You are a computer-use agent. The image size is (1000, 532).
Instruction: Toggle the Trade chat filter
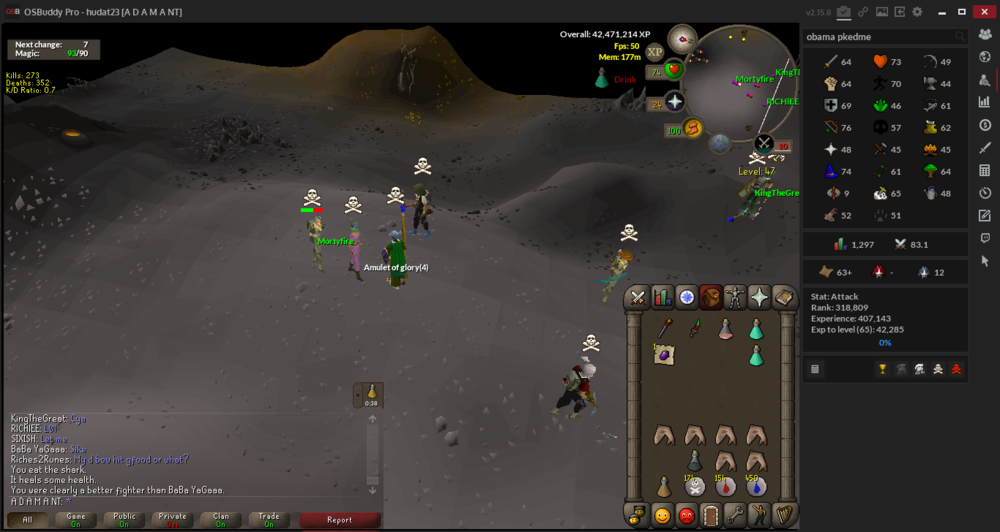tap(269, 520)
